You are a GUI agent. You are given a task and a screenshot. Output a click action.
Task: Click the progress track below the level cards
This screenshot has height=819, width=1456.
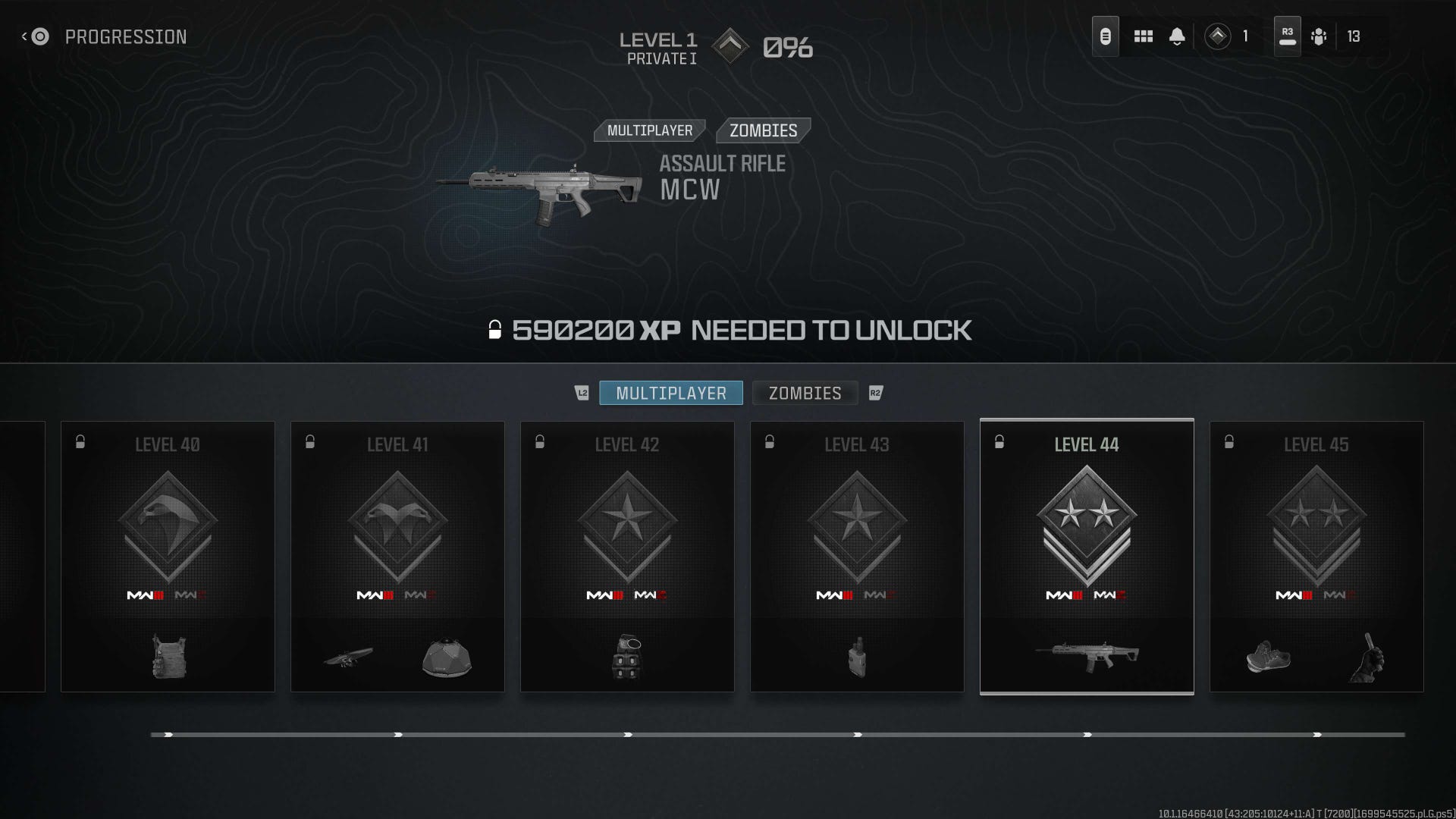tap(728, 733)
